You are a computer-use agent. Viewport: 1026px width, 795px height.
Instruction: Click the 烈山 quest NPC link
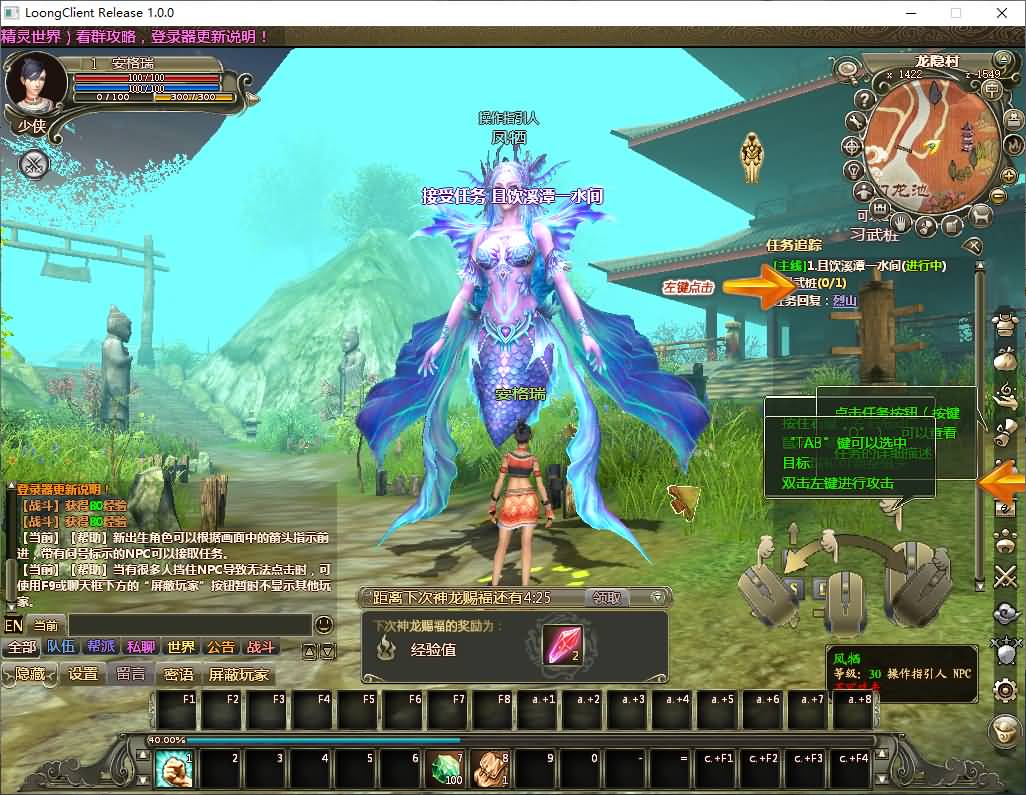tap(817, 300)
